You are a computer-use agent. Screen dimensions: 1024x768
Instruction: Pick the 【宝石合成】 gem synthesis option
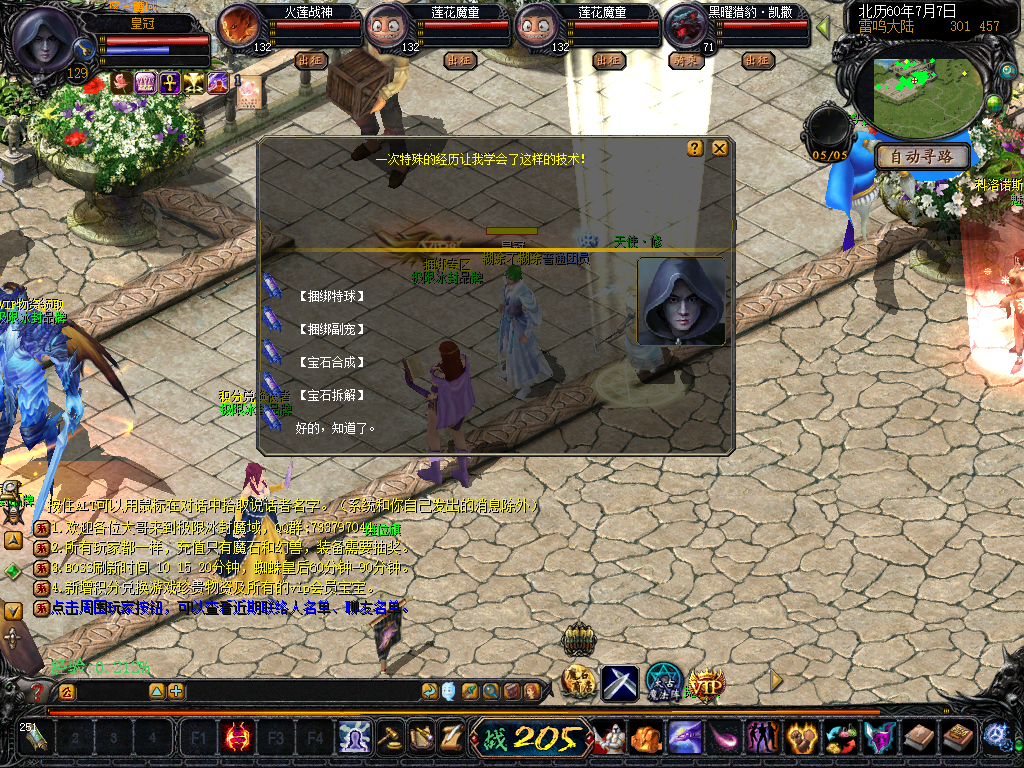pyautogui.click(x=332, y=362)
